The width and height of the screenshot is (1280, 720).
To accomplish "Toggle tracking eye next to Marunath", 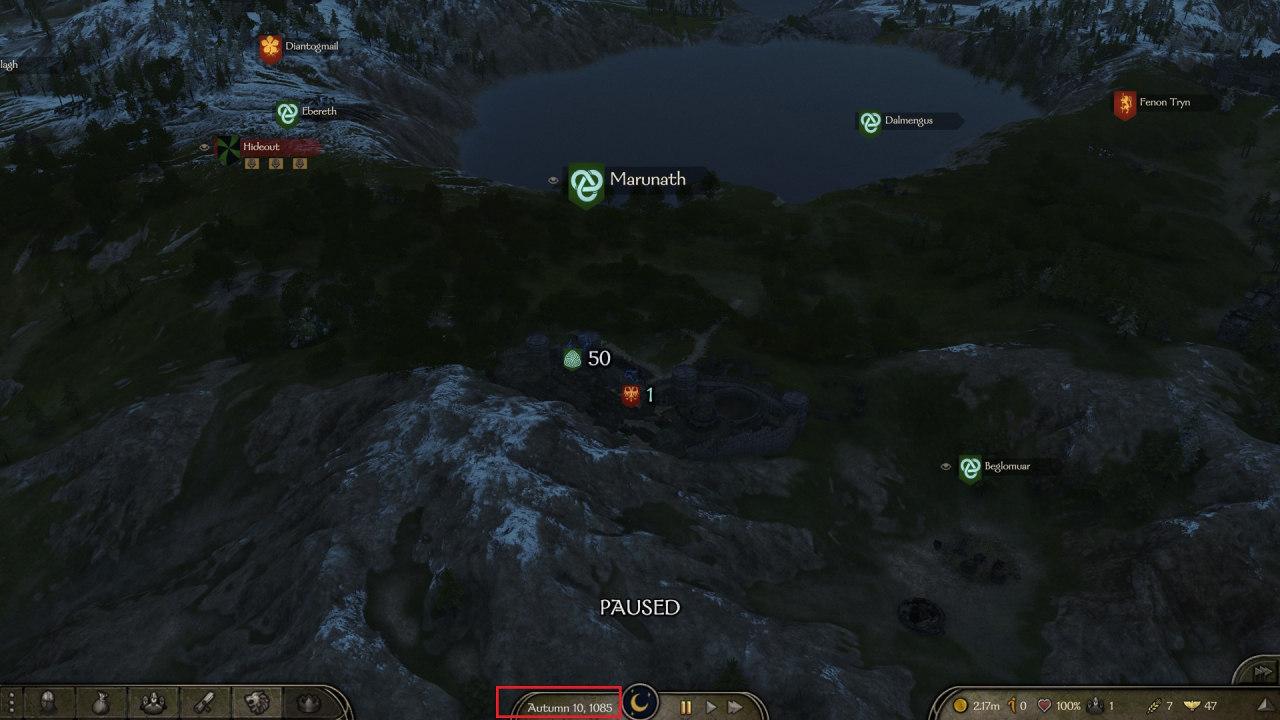I will pyautogui.click(x=553, y=181).
